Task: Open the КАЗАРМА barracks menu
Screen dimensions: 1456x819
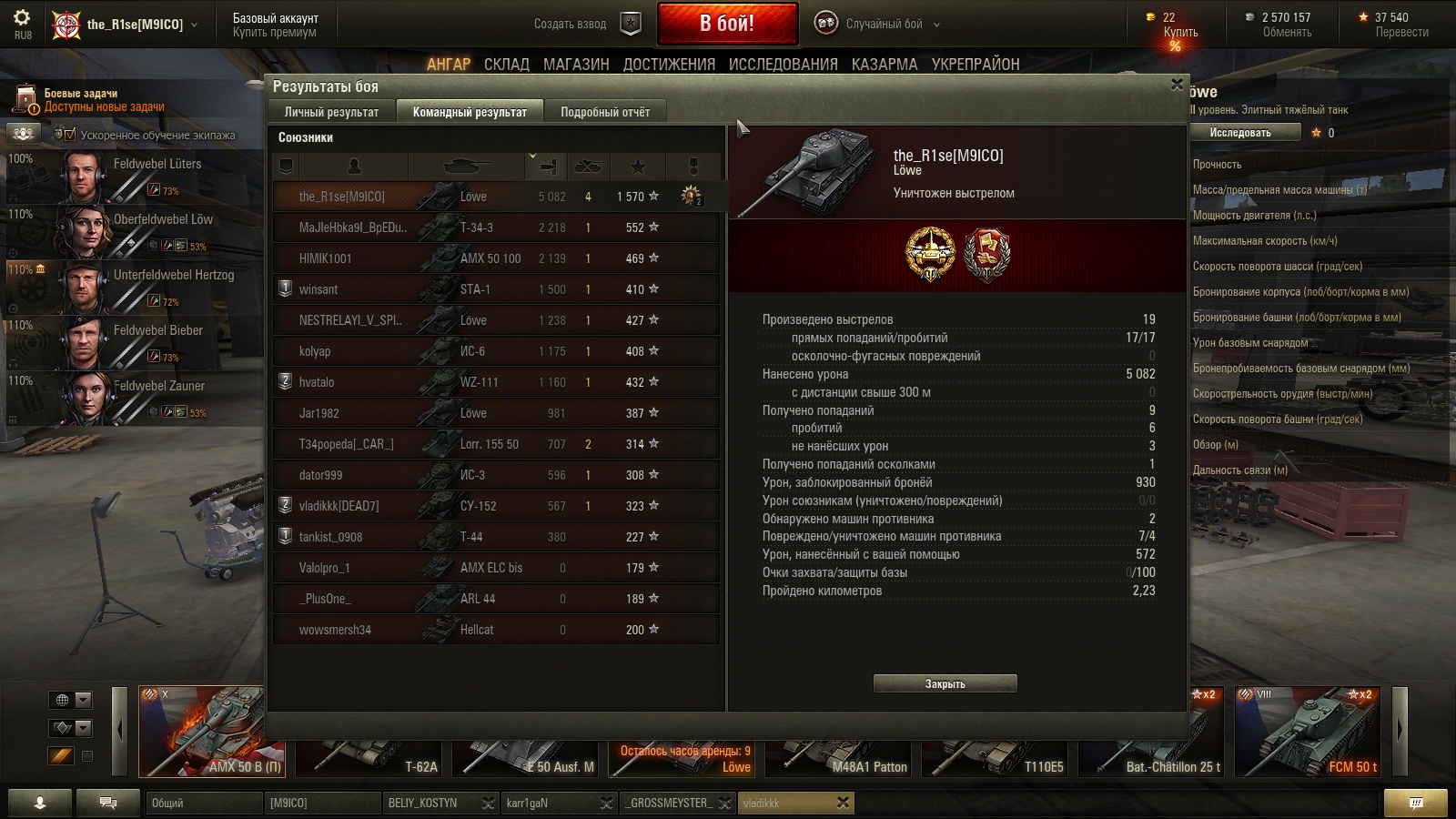Action: [885, 64]
